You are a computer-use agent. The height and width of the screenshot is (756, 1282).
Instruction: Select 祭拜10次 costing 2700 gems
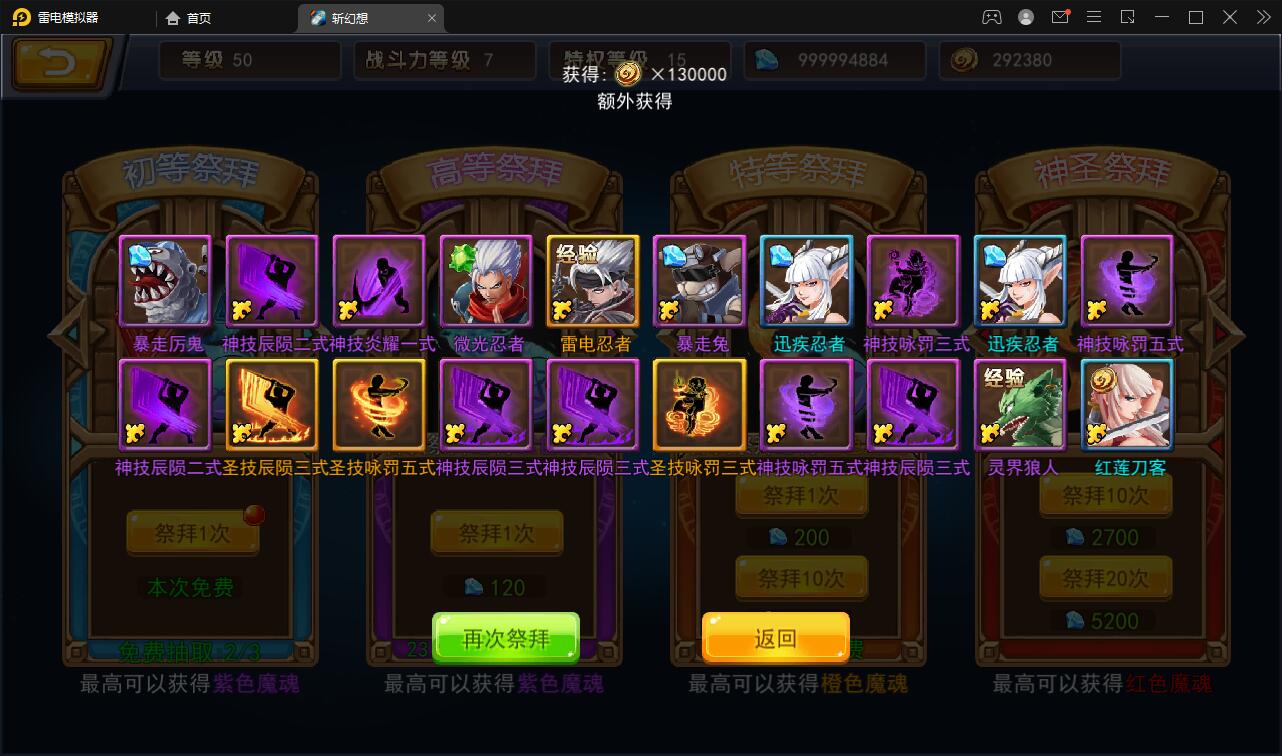(1105, 497)
